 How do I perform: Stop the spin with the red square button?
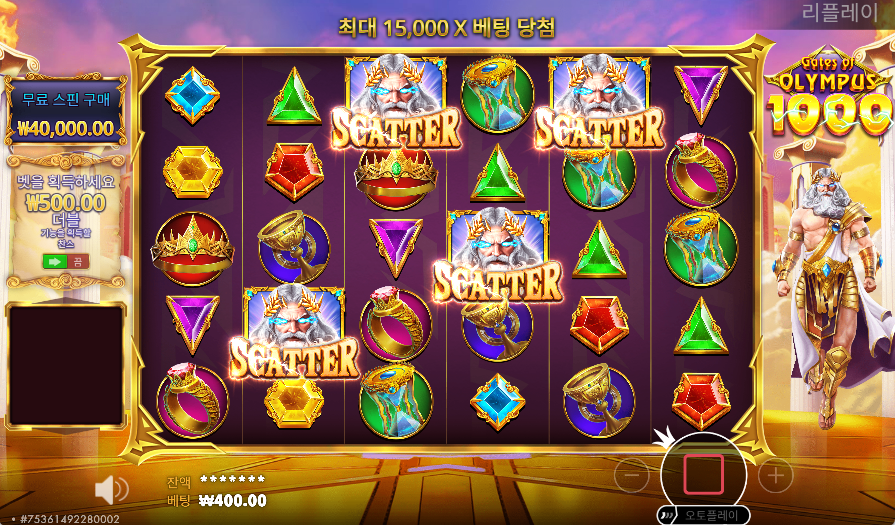(x=703, y=473)
